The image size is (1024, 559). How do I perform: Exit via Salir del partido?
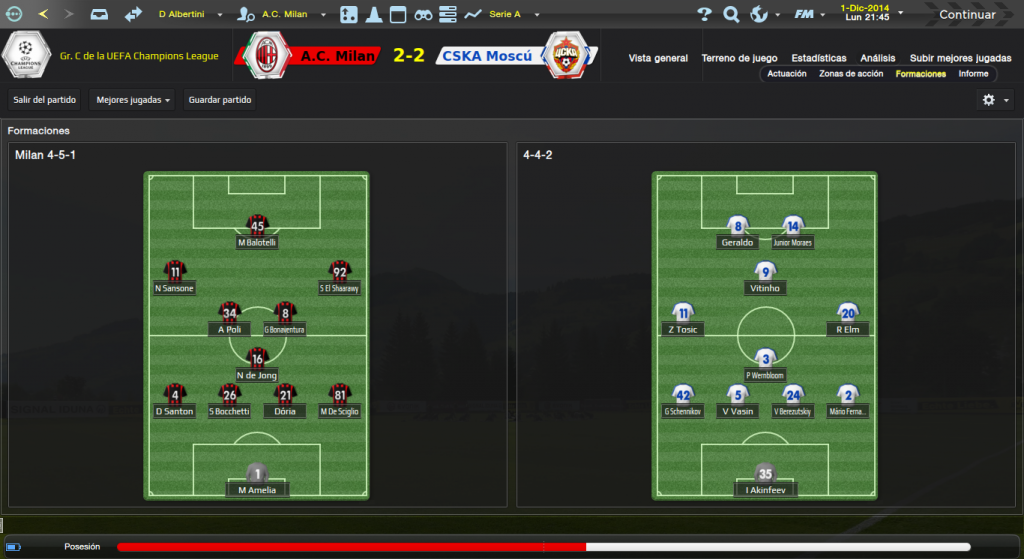(43, 100)
